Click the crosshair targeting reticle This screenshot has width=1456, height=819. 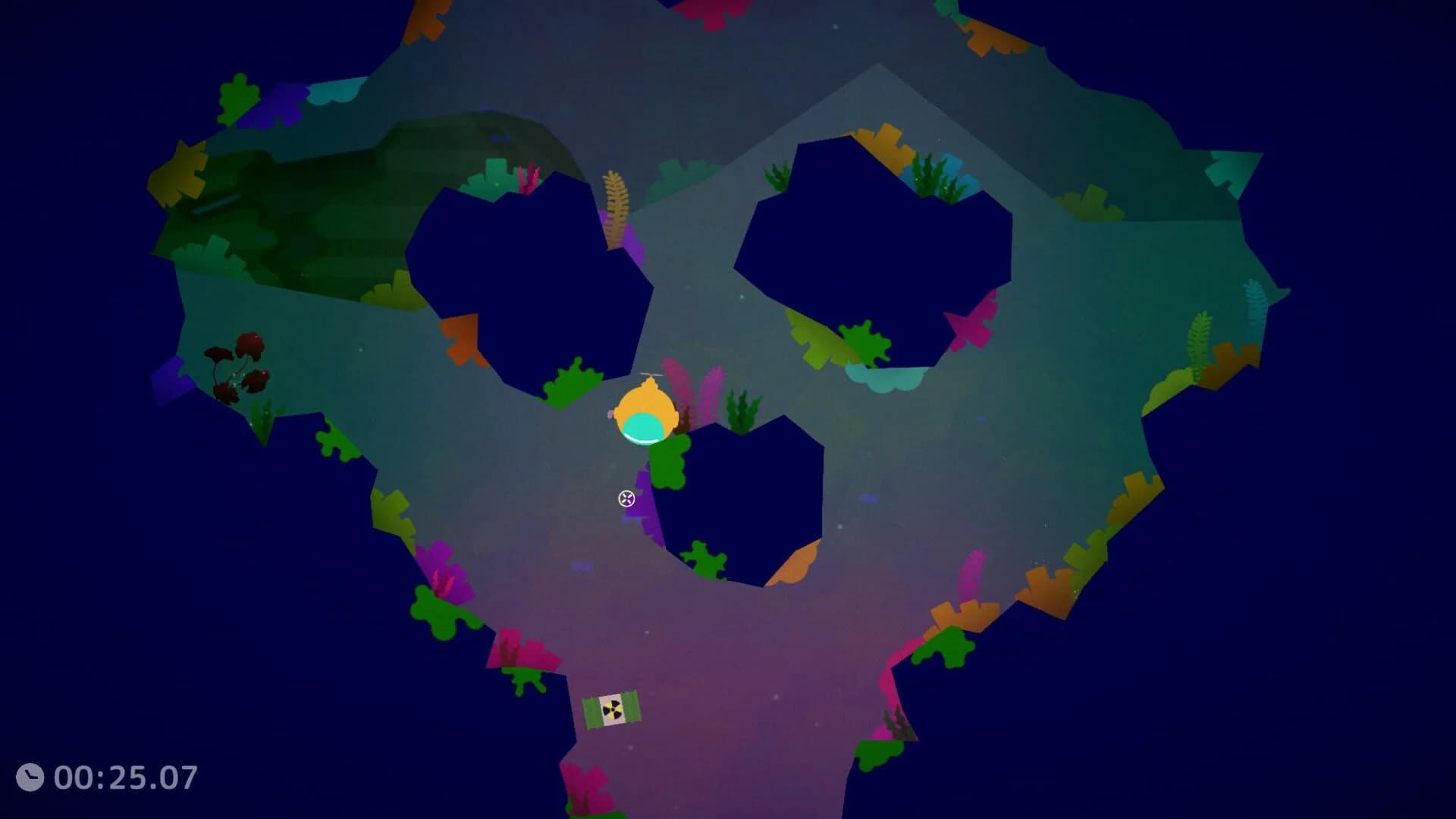pos(626,499)
